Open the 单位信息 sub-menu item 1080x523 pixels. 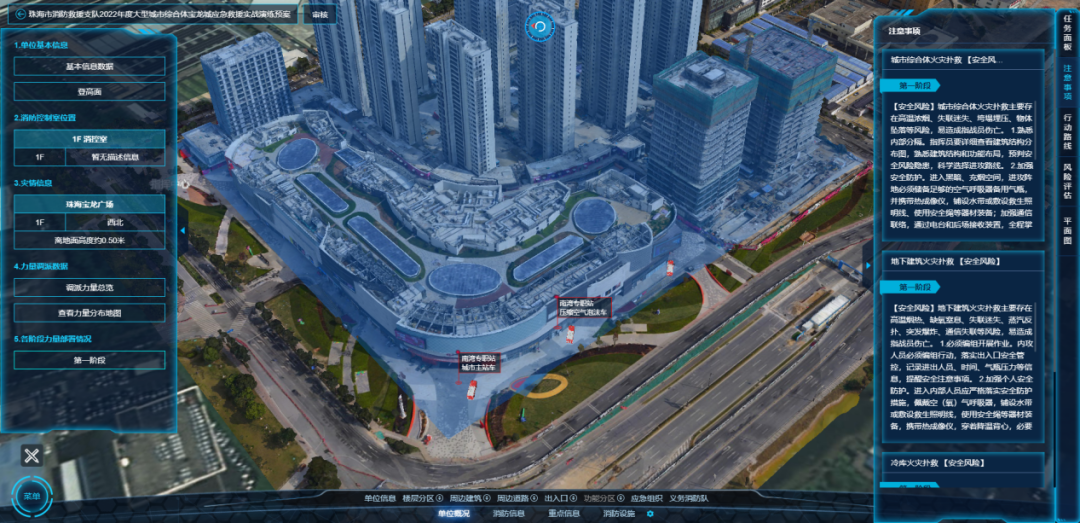click(x=380, y=498)
